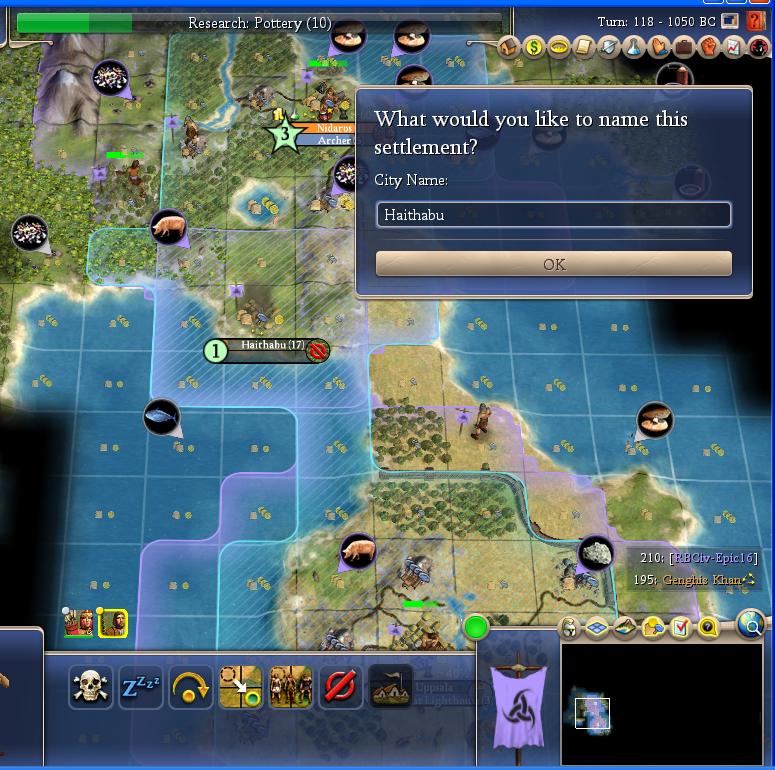Viewport: 775px width, 770px height.
Task: Select the Go To move command
Action: 240,687
